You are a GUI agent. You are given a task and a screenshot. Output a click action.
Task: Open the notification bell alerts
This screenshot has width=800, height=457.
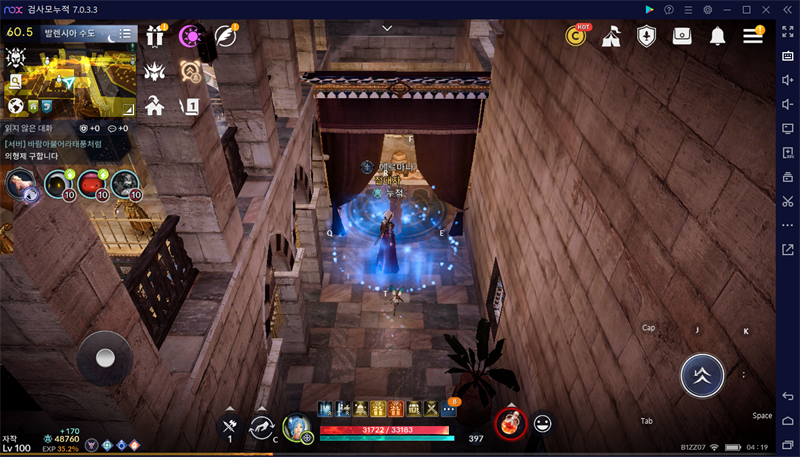click(717, 36)
